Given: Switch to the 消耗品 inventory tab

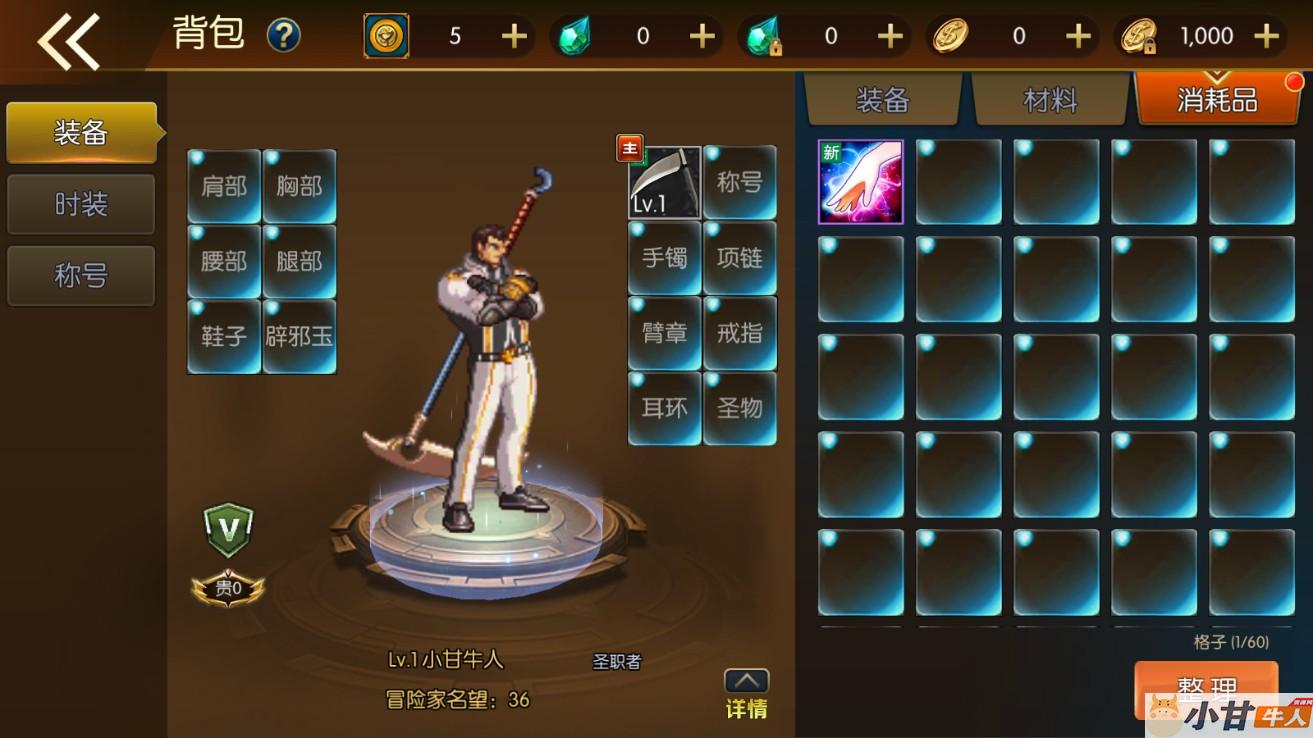Looking at the screenshot, I should [x=1216, y=100].
